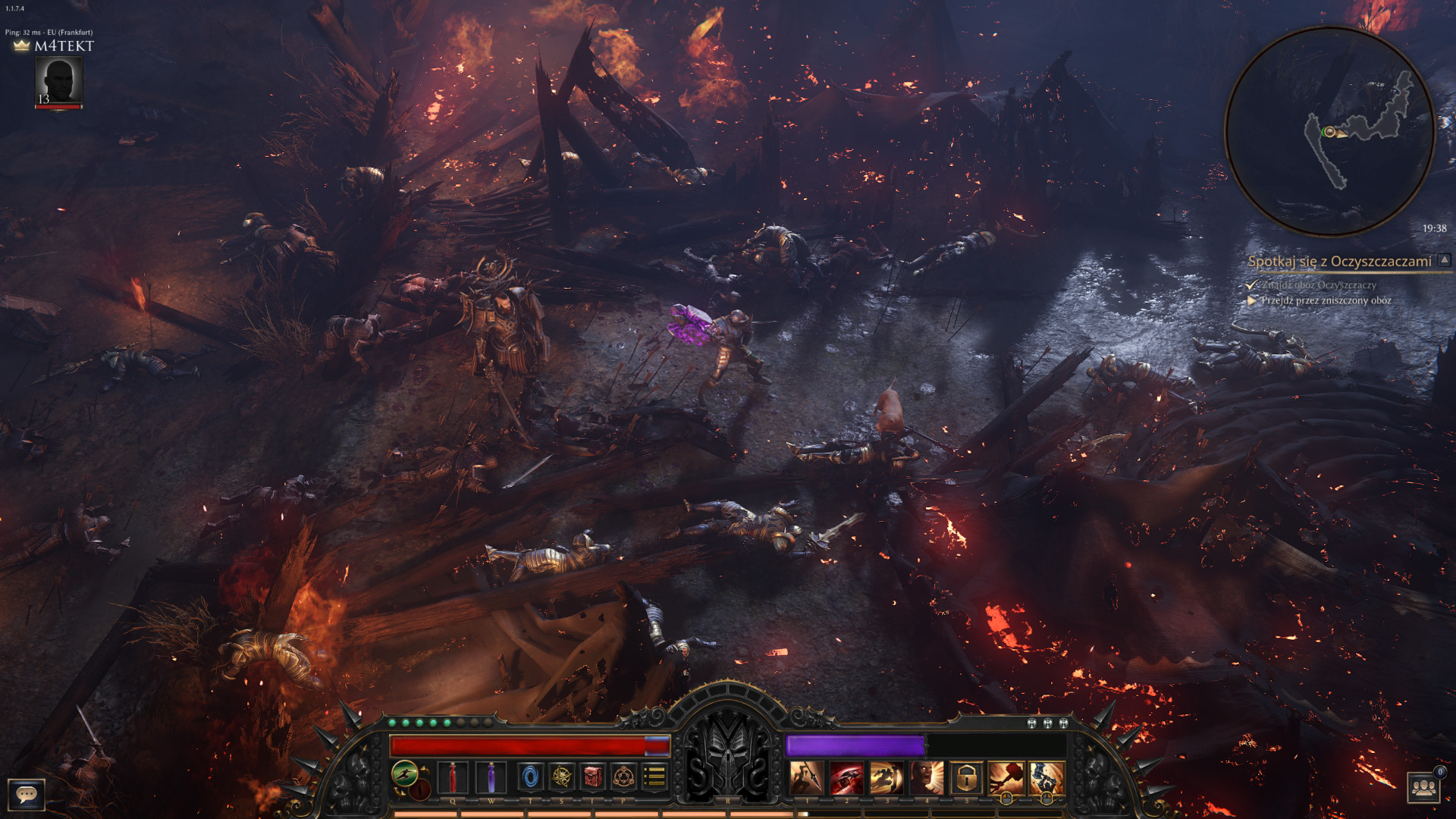Open the social group icon
The width and height of the screenshot is (1456, 819).
pyautogui.click(x=1423, y=788)
